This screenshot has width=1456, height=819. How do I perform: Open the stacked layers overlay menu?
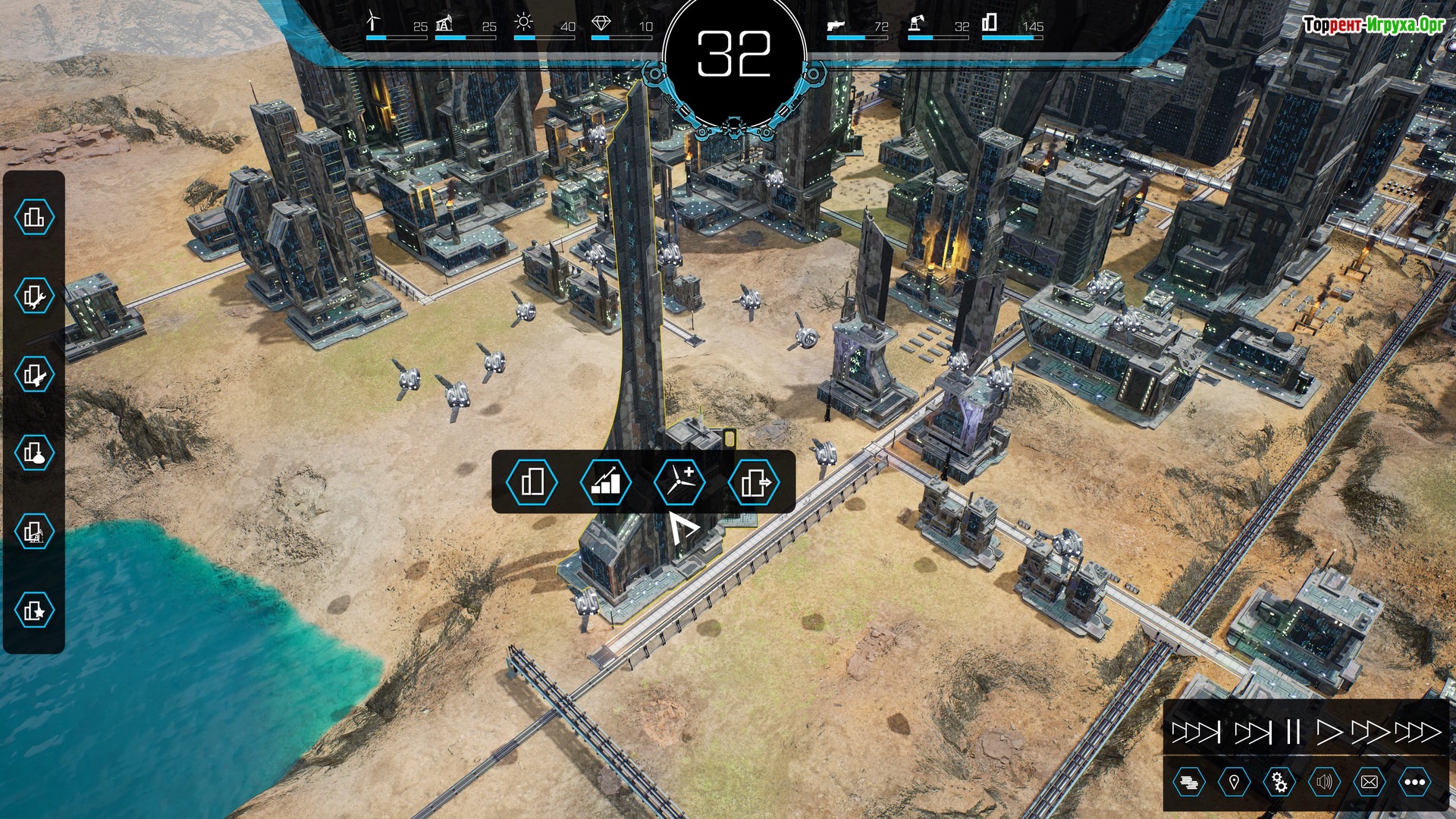coord(1188,782)
